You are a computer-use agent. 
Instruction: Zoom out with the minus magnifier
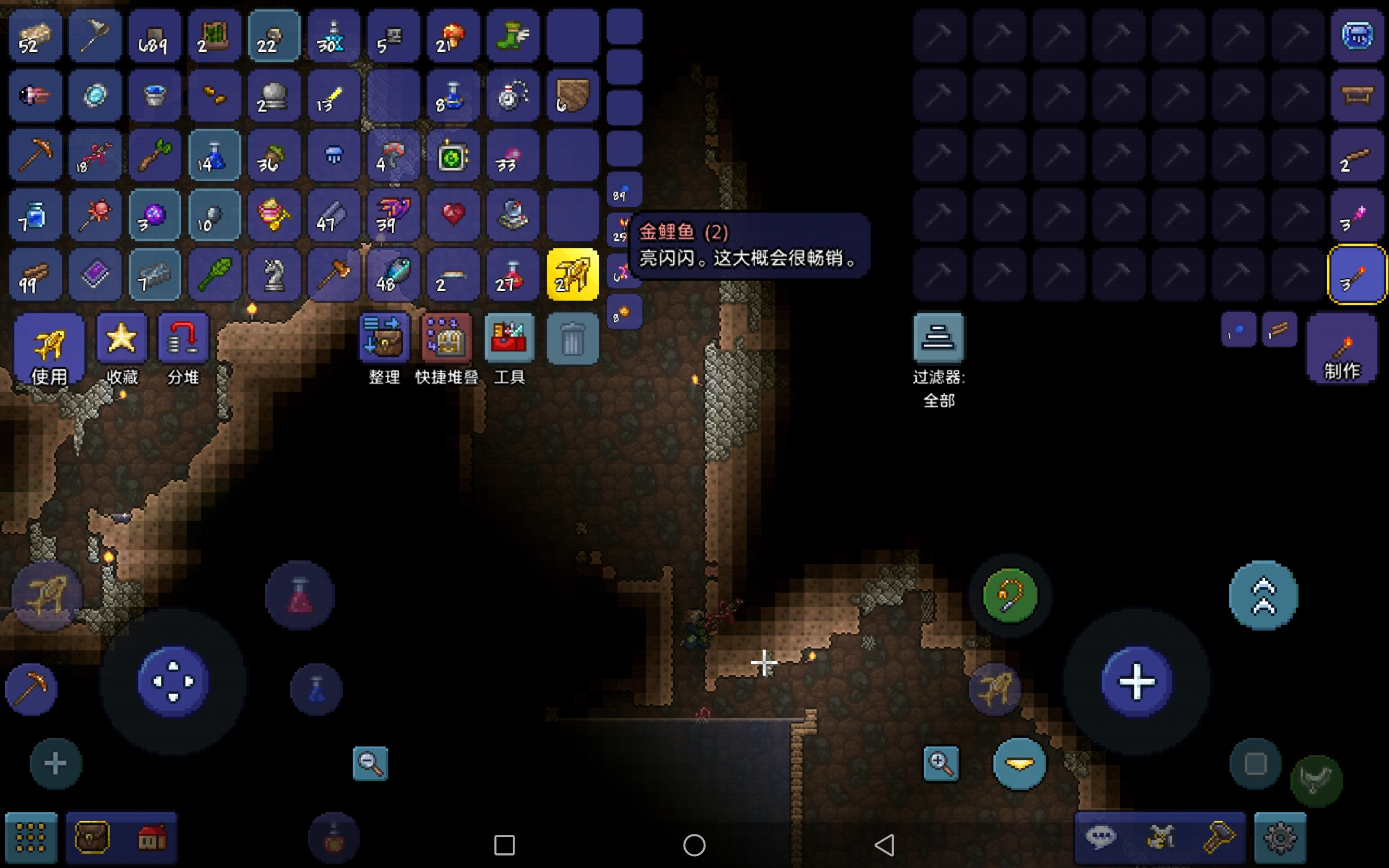[x=370, y=763]
